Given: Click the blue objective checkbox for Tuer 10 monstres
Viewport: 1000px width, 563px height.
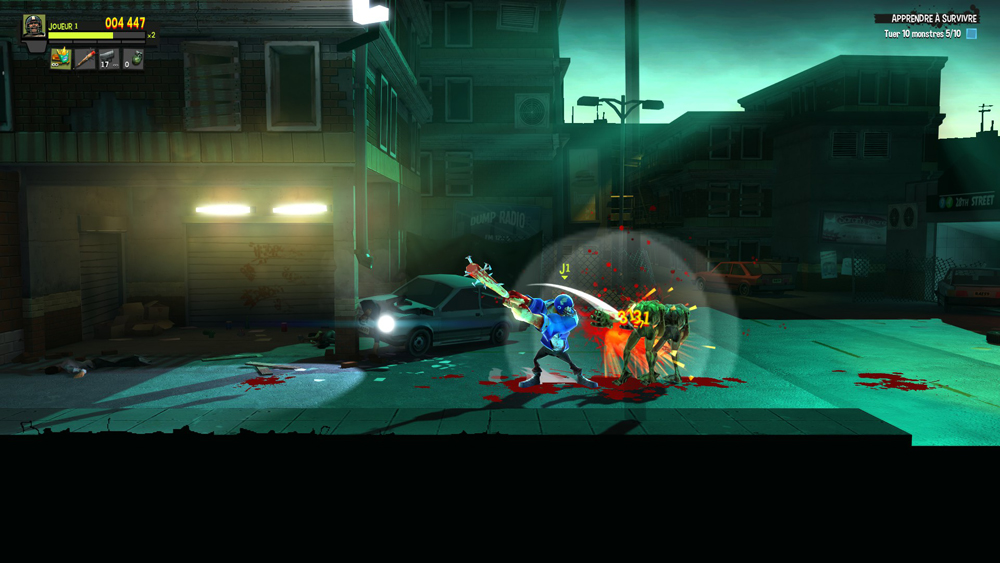Looking at the screenshot, I should 970,34.
